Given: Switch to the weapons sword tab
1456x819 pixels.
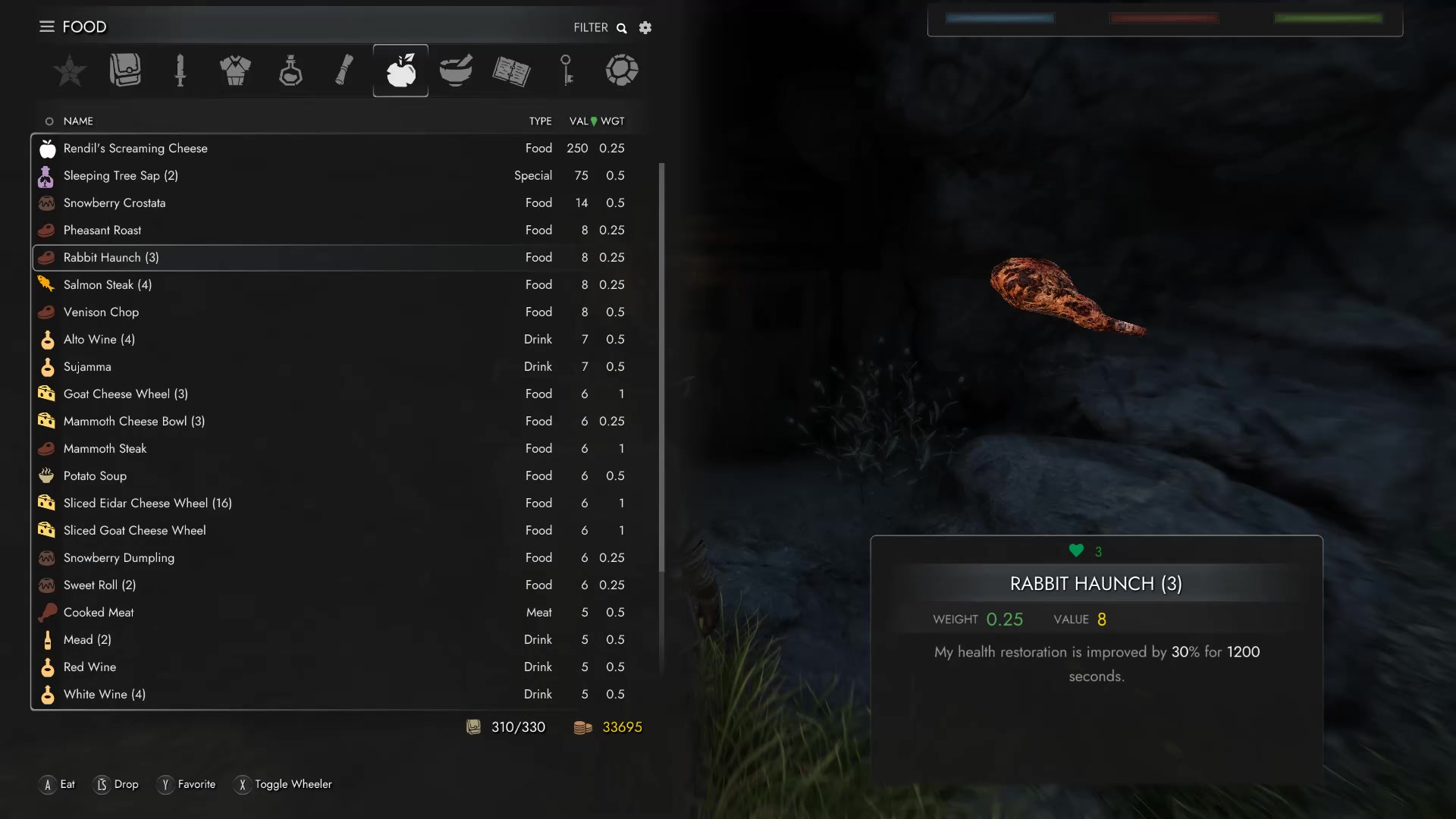Looking at the screenshot, I should pos(180,71).
